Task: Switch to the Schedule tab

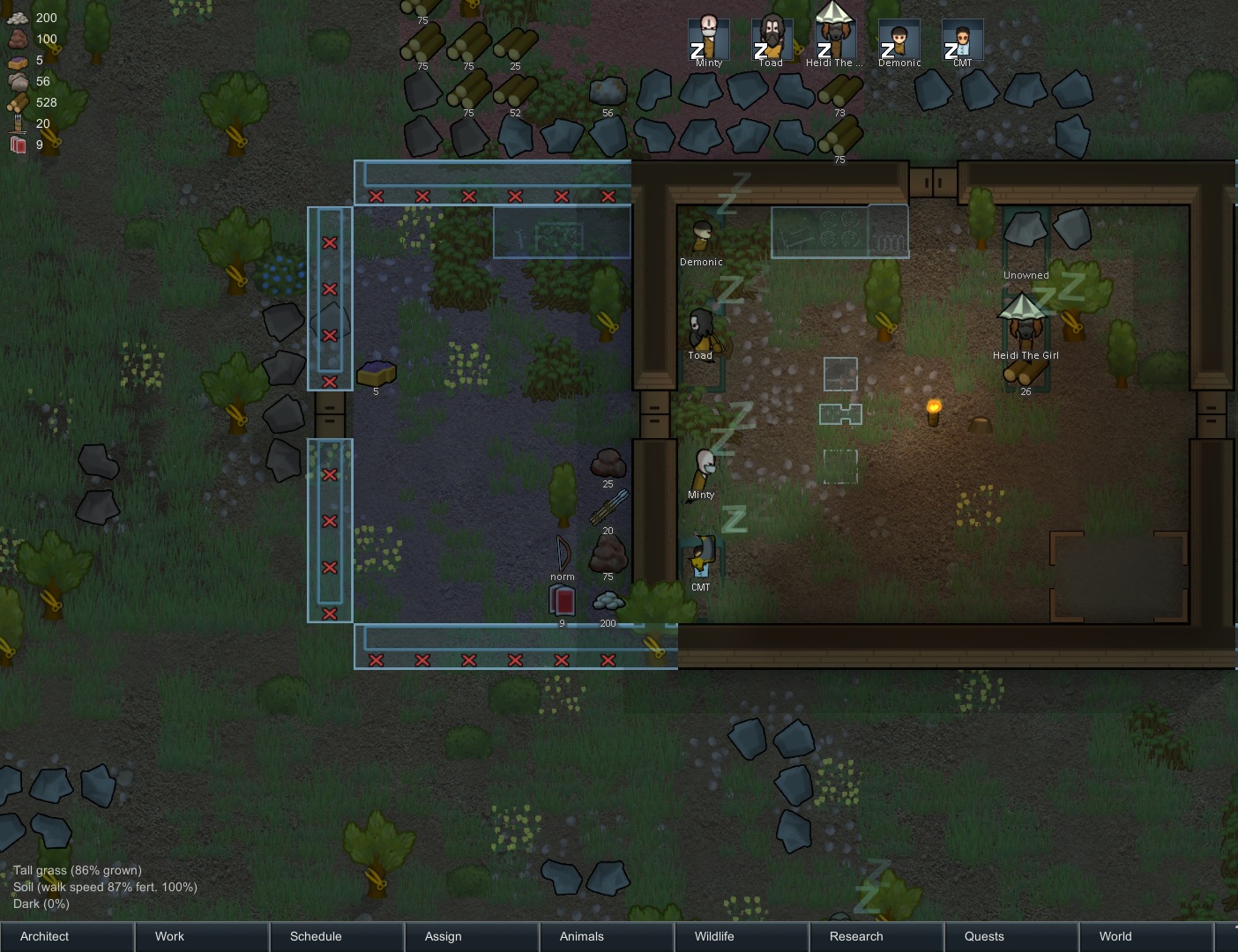Action: click(x=337, y=936)
